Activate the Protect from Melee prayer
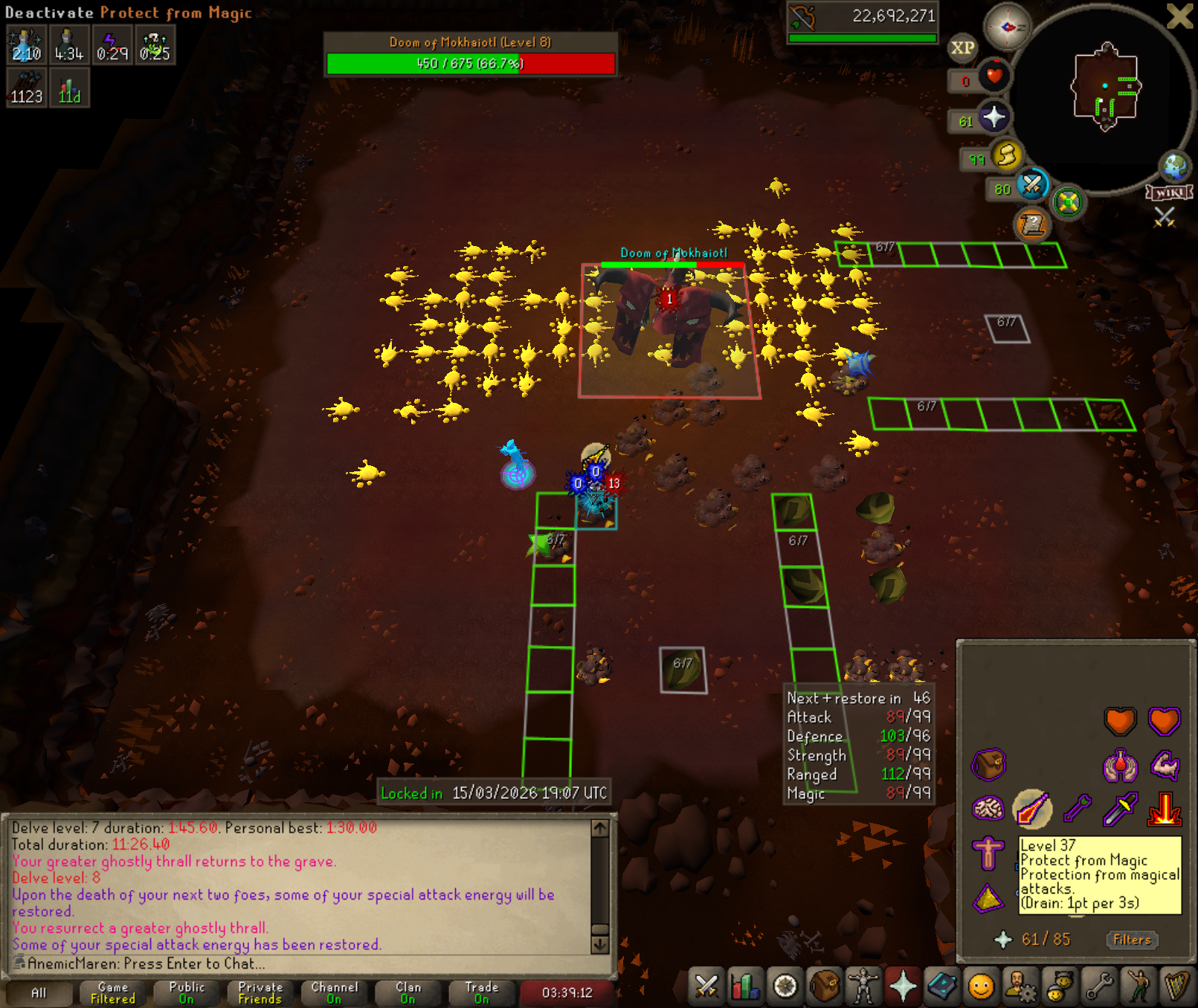The image size is (1198, 1008). pyautogui.click(x=1120, y=809)
